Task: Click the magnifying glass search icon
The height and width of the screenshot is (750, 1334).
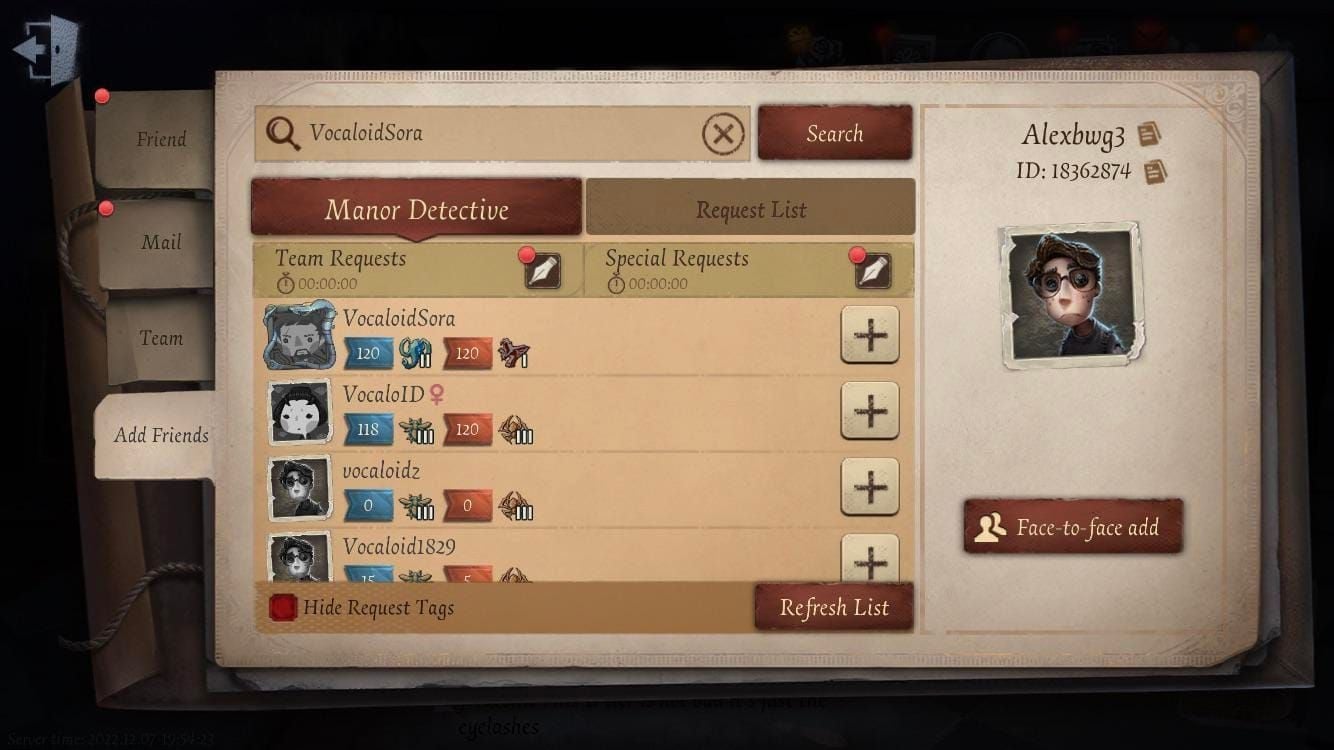Action: pos(283,133)
